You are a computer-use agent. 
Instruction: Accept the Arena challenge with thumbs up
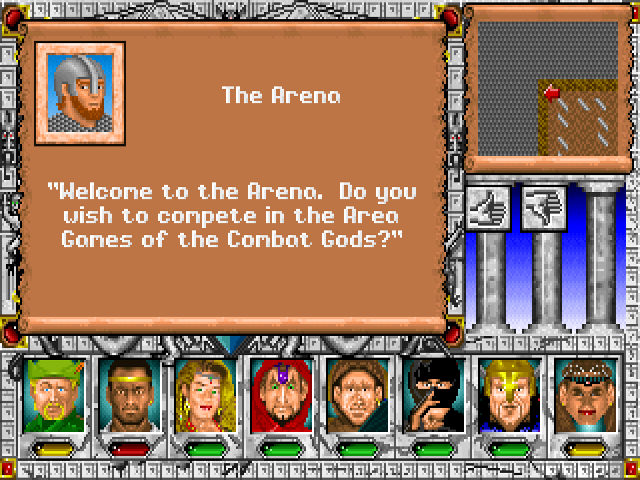pyautogui.click(x=490, y=207)
